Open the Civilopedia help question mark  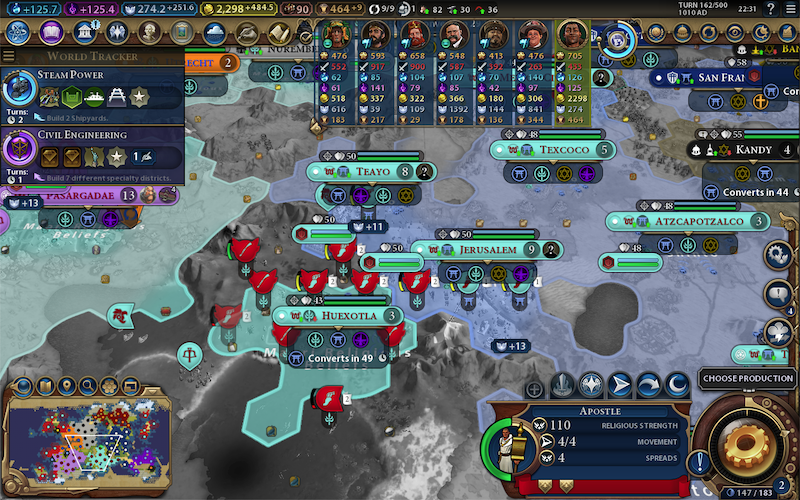770,9
